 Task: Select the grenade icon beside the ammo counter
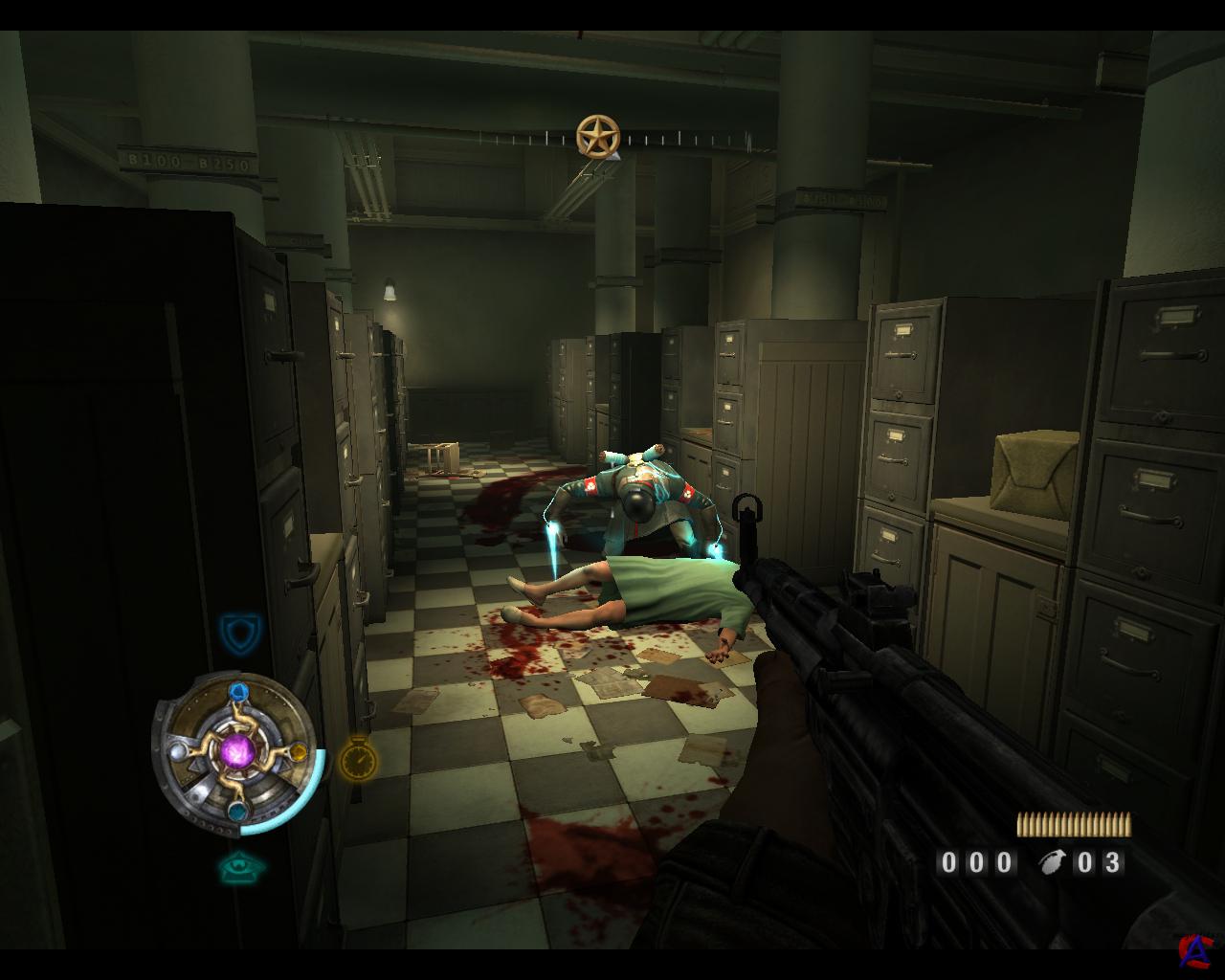click(1054, 862)
